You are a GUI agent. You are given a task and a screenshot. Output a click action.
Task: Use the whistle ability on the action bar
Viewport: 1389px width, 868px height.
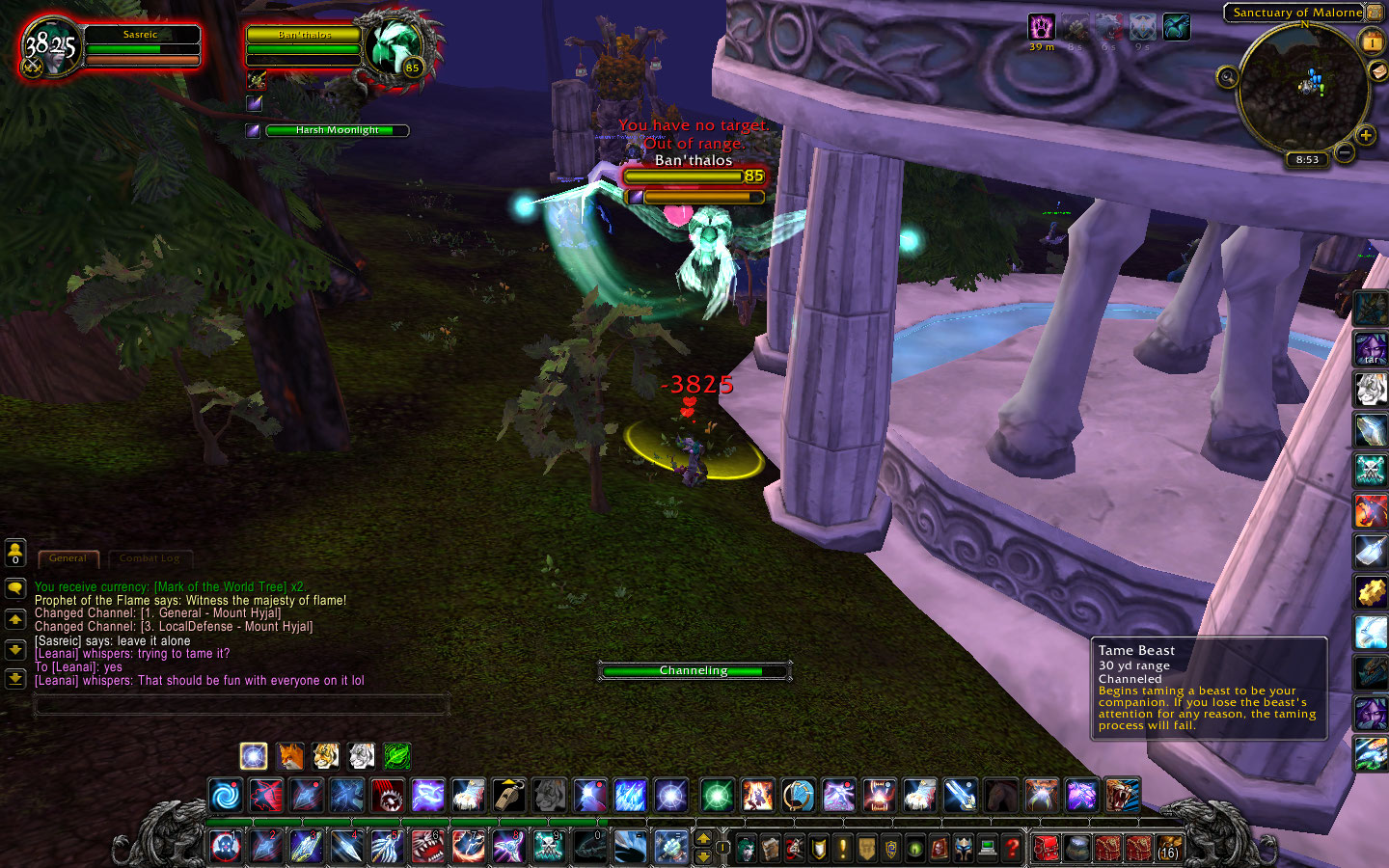pos(509,796)
